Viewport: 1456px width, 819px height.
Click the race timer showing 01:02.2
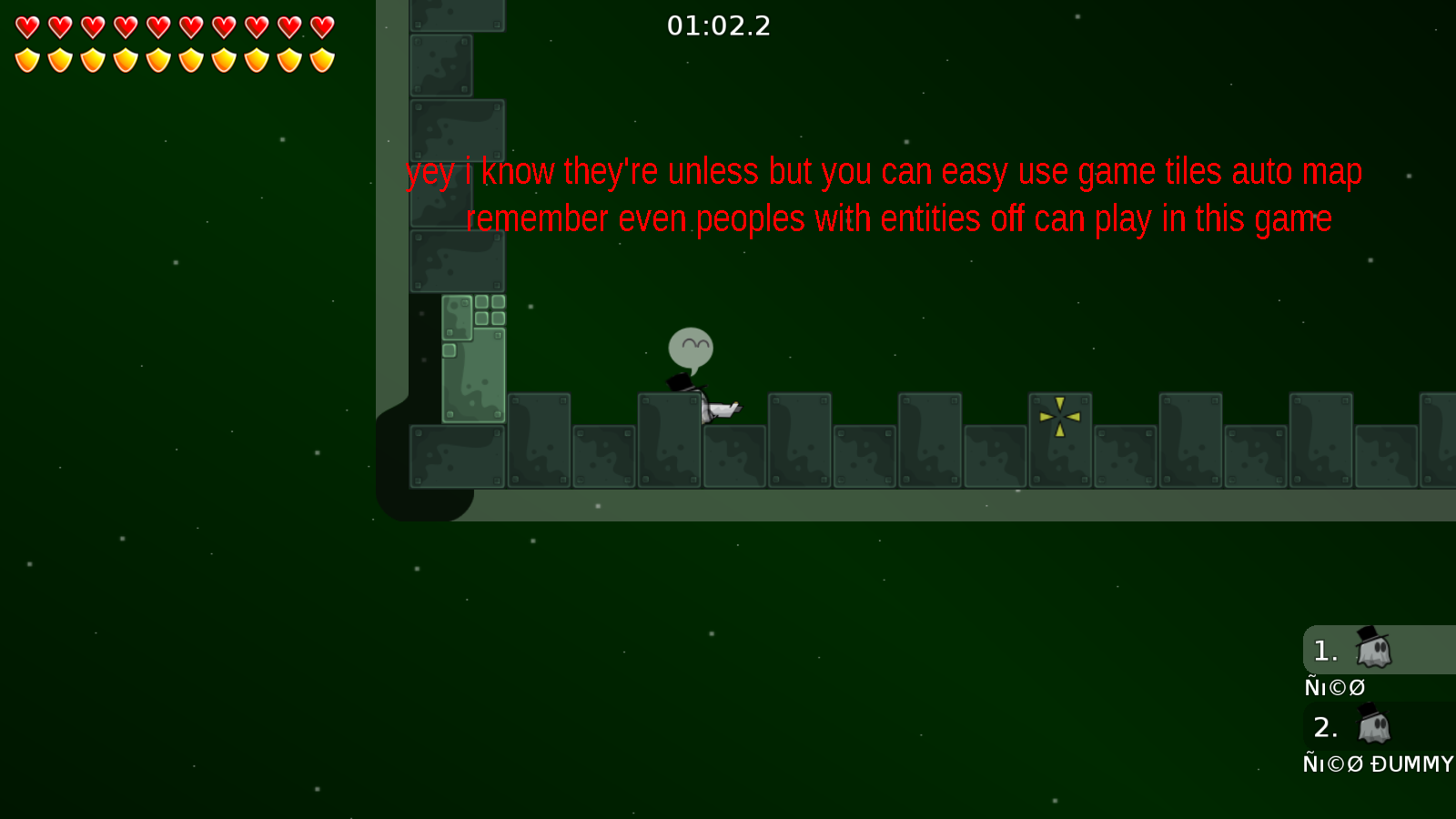point(720,26)
